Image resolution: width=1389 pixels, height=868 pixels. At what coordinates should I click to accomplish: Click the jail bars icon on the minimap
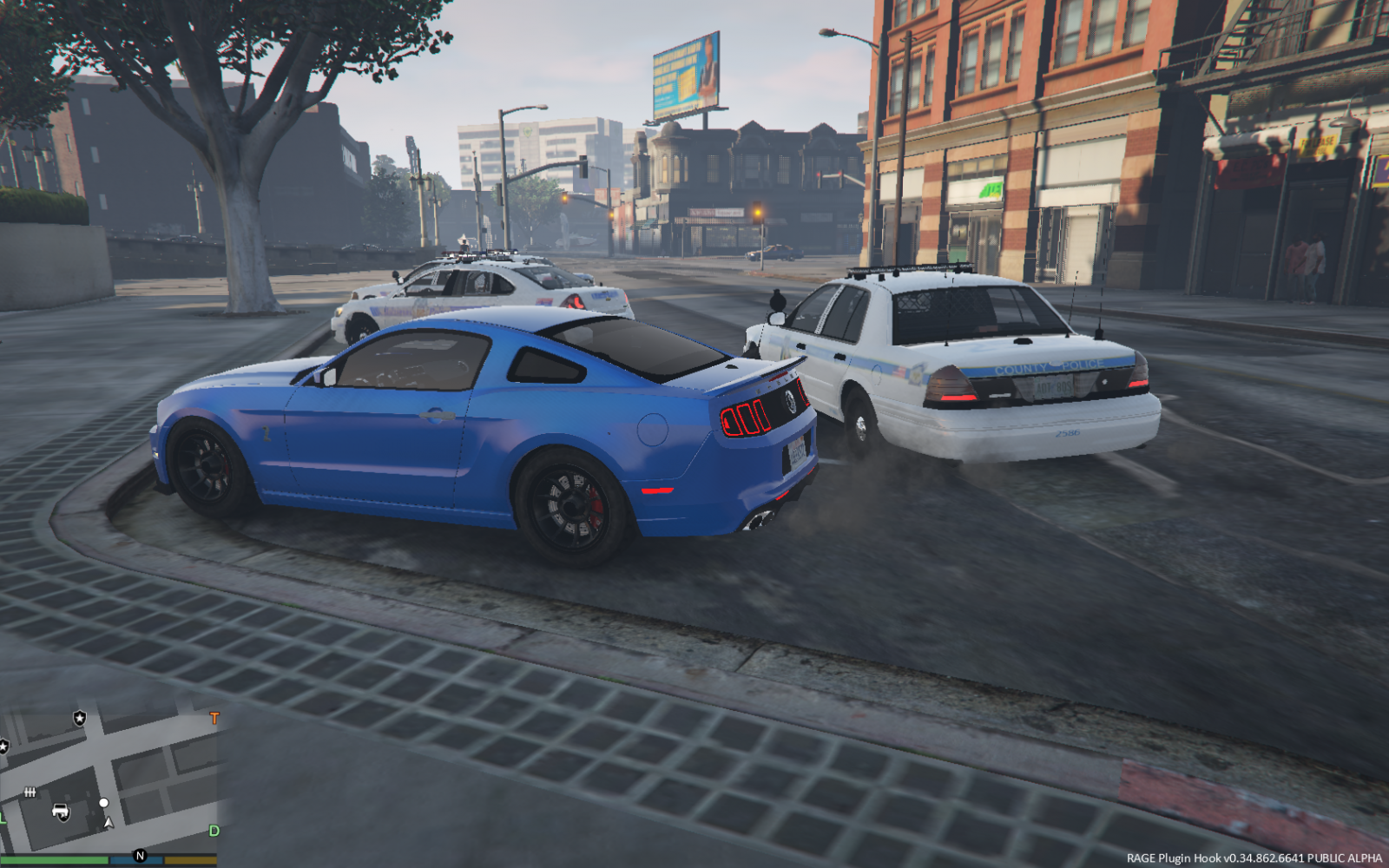point(30,792)
